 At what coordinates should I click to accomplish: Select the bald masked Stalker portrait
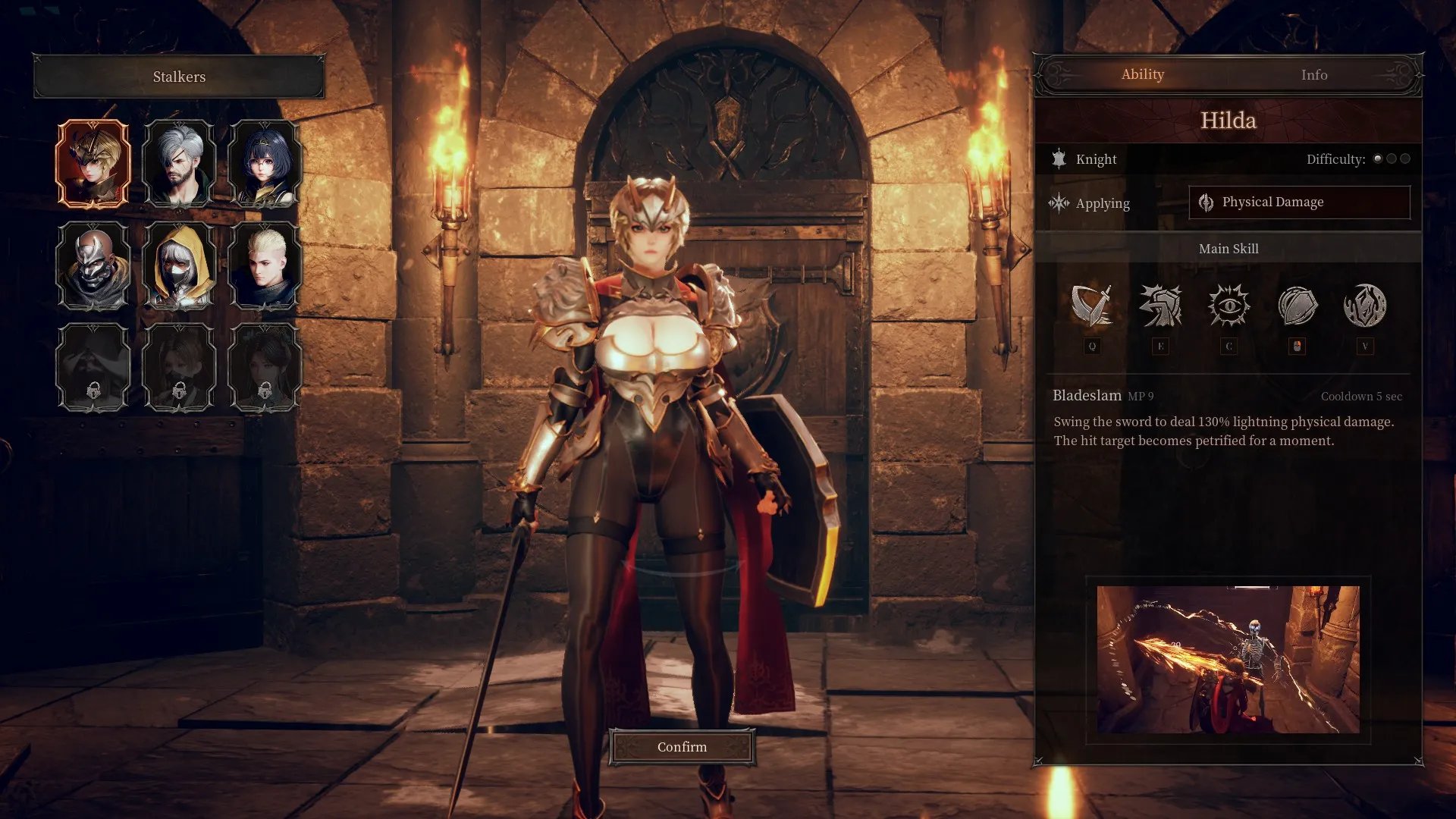click(93, 265)
